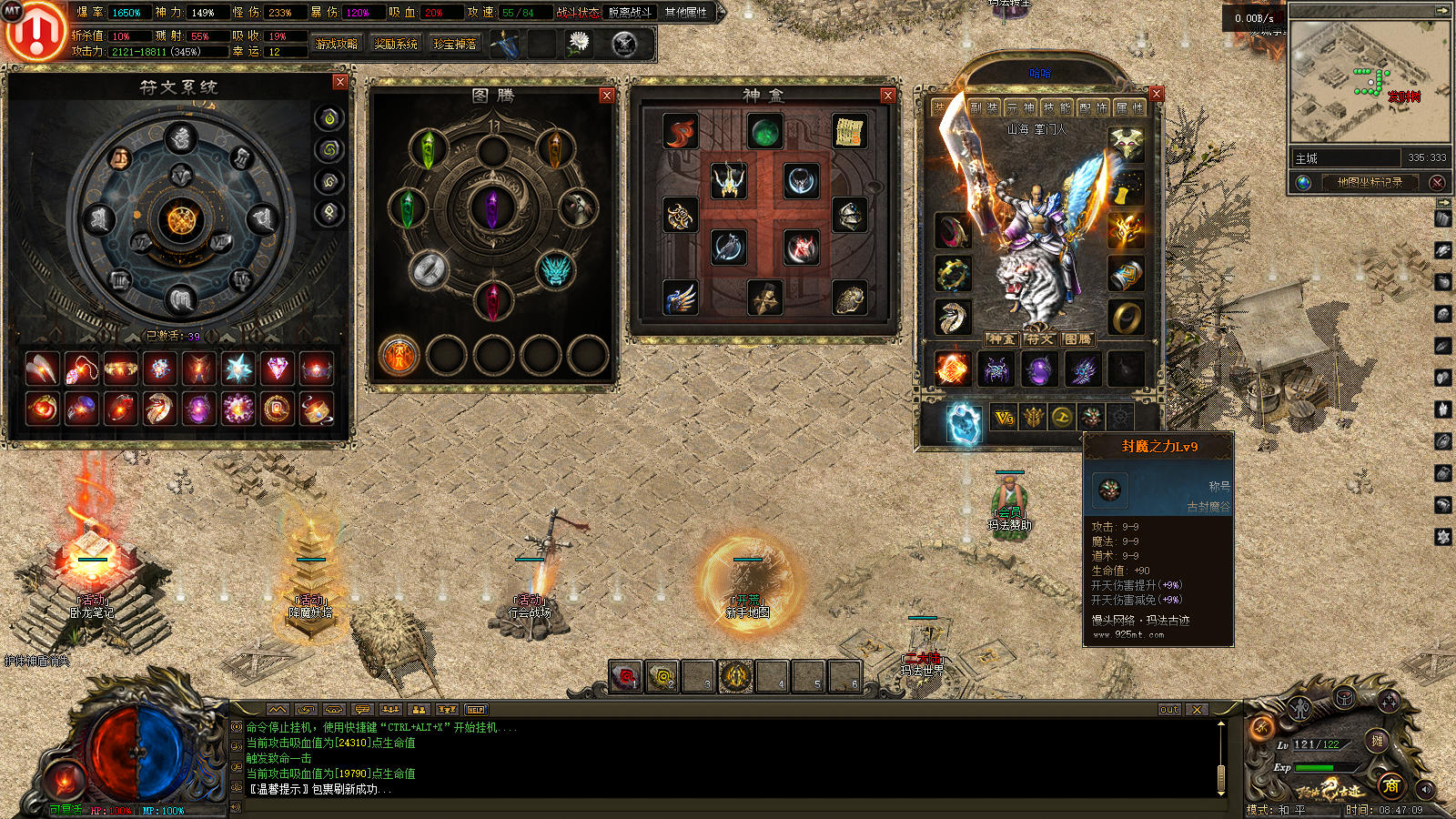This screenshot has width=1456, height=819.
Task: Open the 游戏攻略 game guide
Action: pyautogui.click(x=337, y=44)
